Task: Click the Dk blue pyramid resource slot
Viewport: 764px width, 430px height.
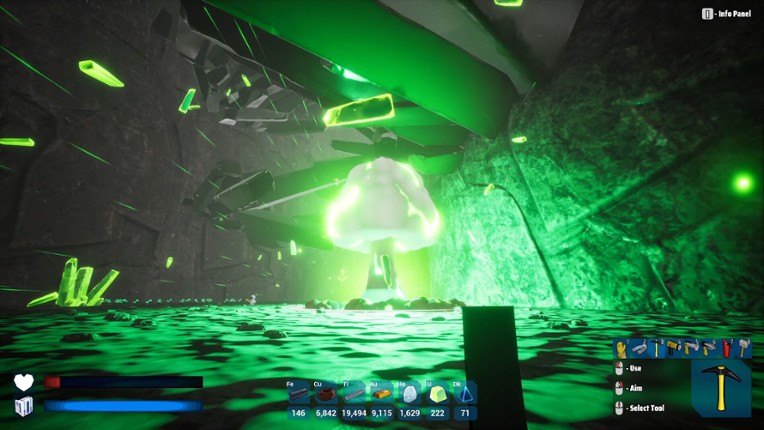Action: click(465, 395)
